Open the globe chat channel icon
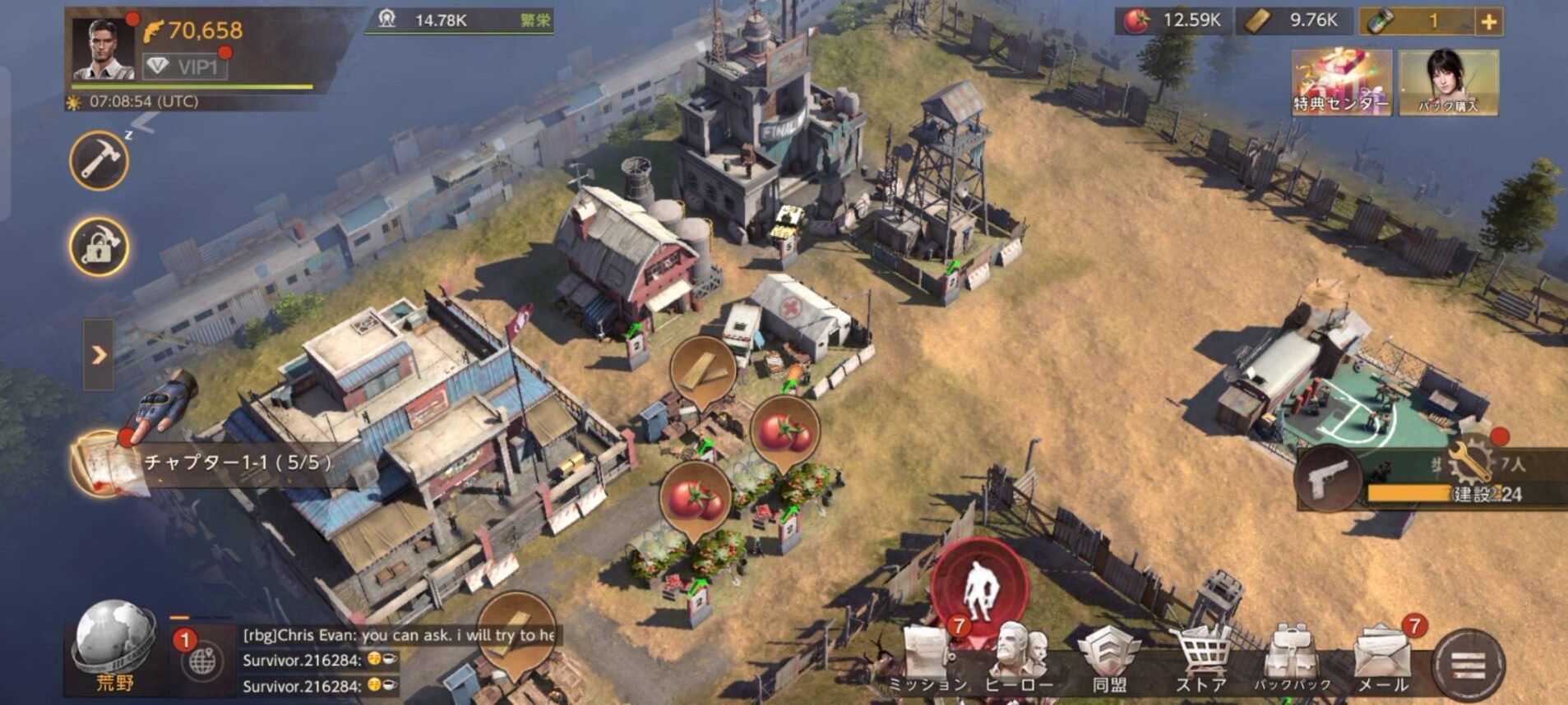This screenshot has height=705, width=1568. click(x=201, y=660)
